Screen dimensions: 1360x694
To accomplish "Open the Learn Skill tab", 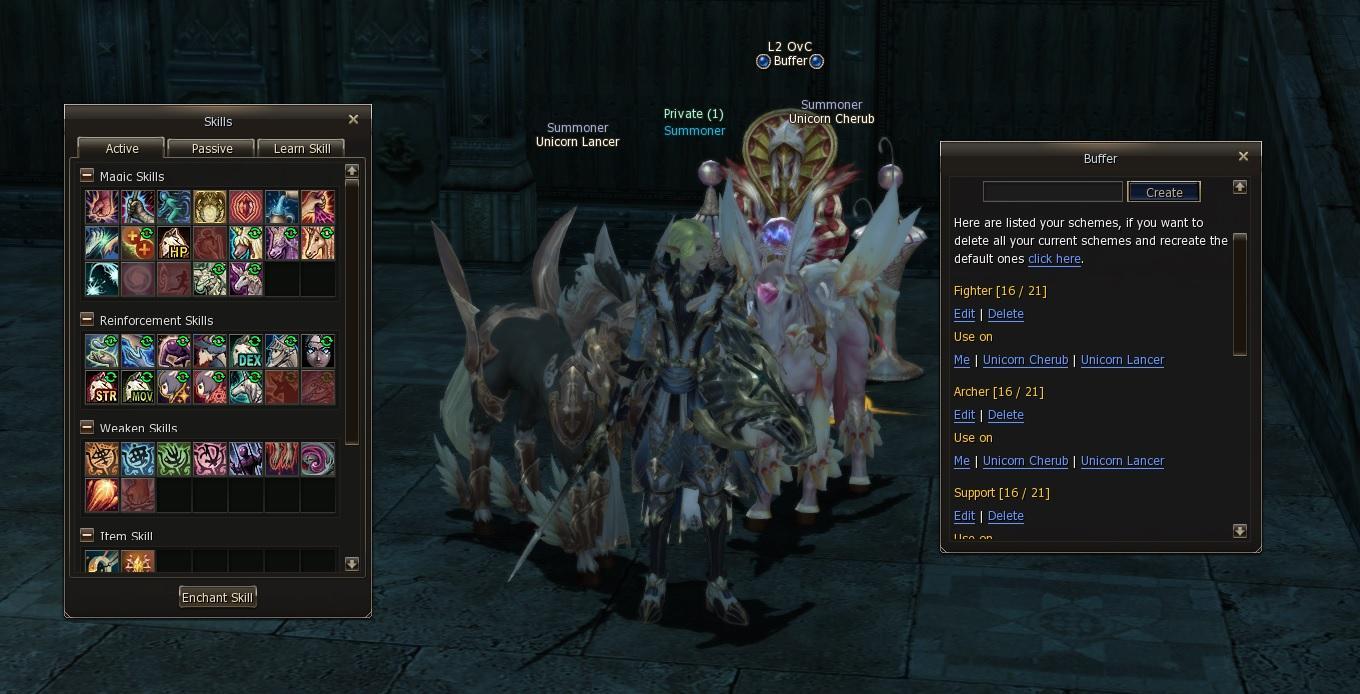I will (x=302, y=148).
